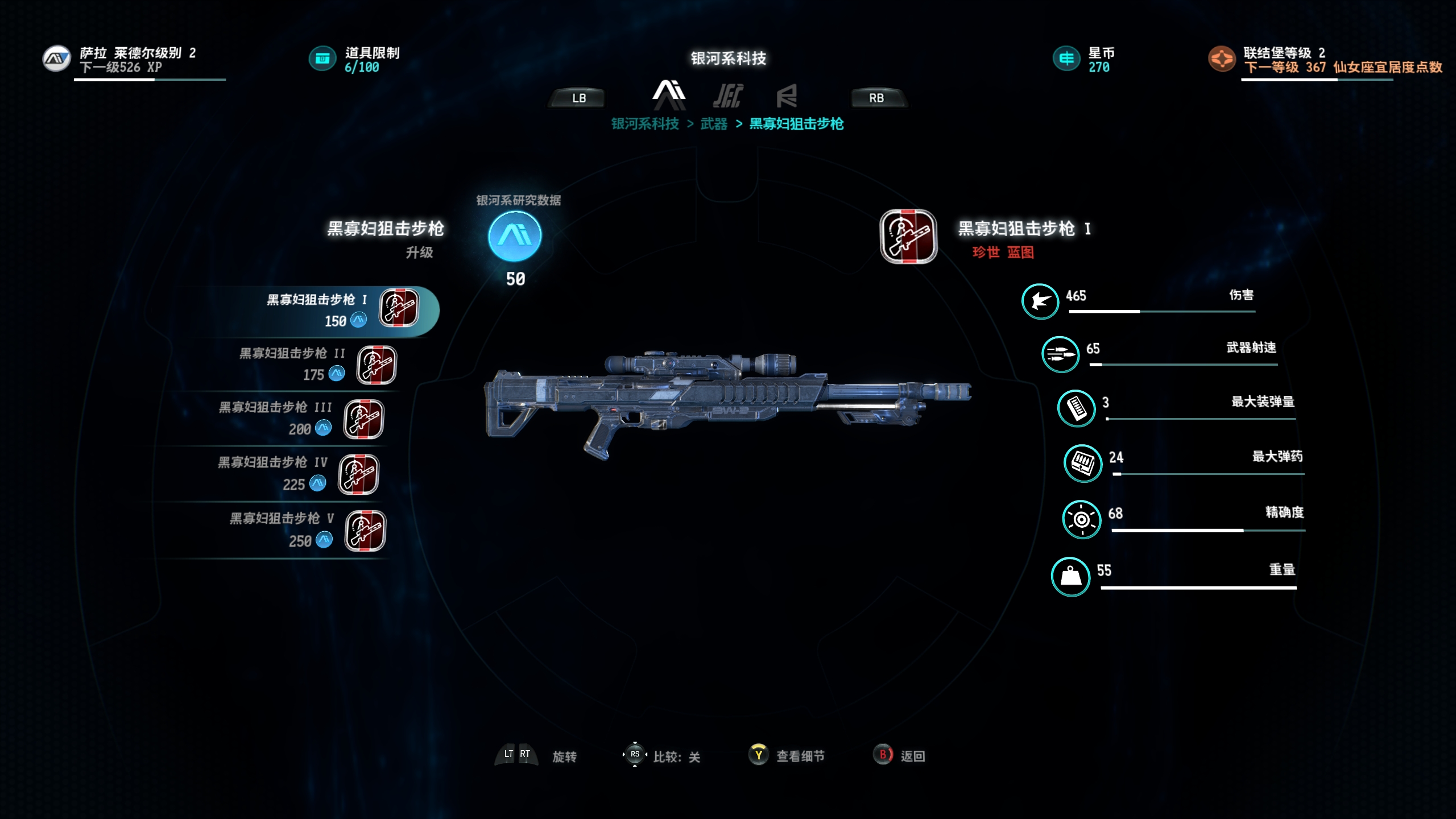Return to the 武器 breadcrumb category
This screenshot has width=1456, height=819.
714,124
